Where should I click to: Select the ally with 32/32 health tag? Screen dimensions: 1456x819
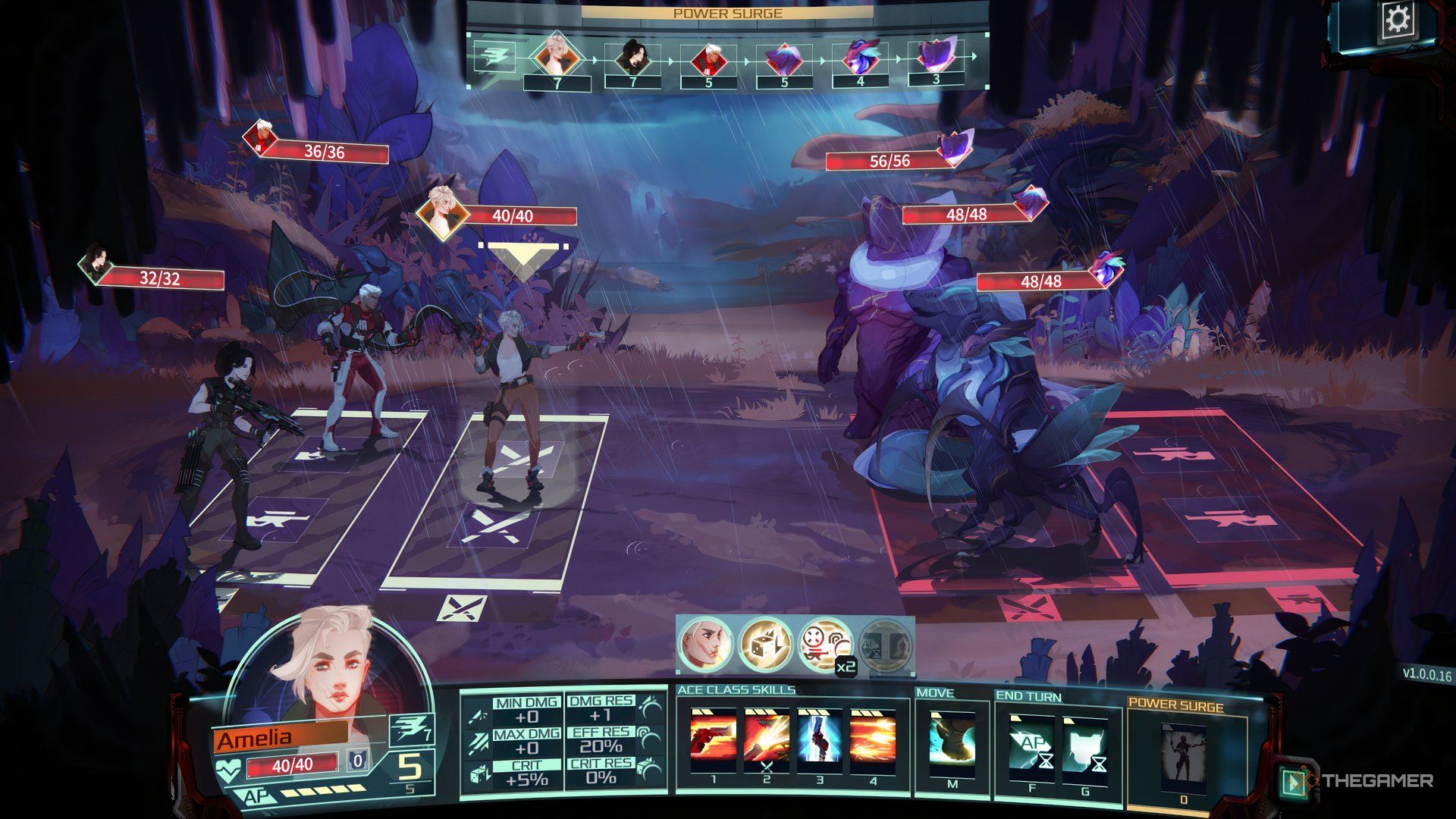pyautogui.click(x=160, y=278)
